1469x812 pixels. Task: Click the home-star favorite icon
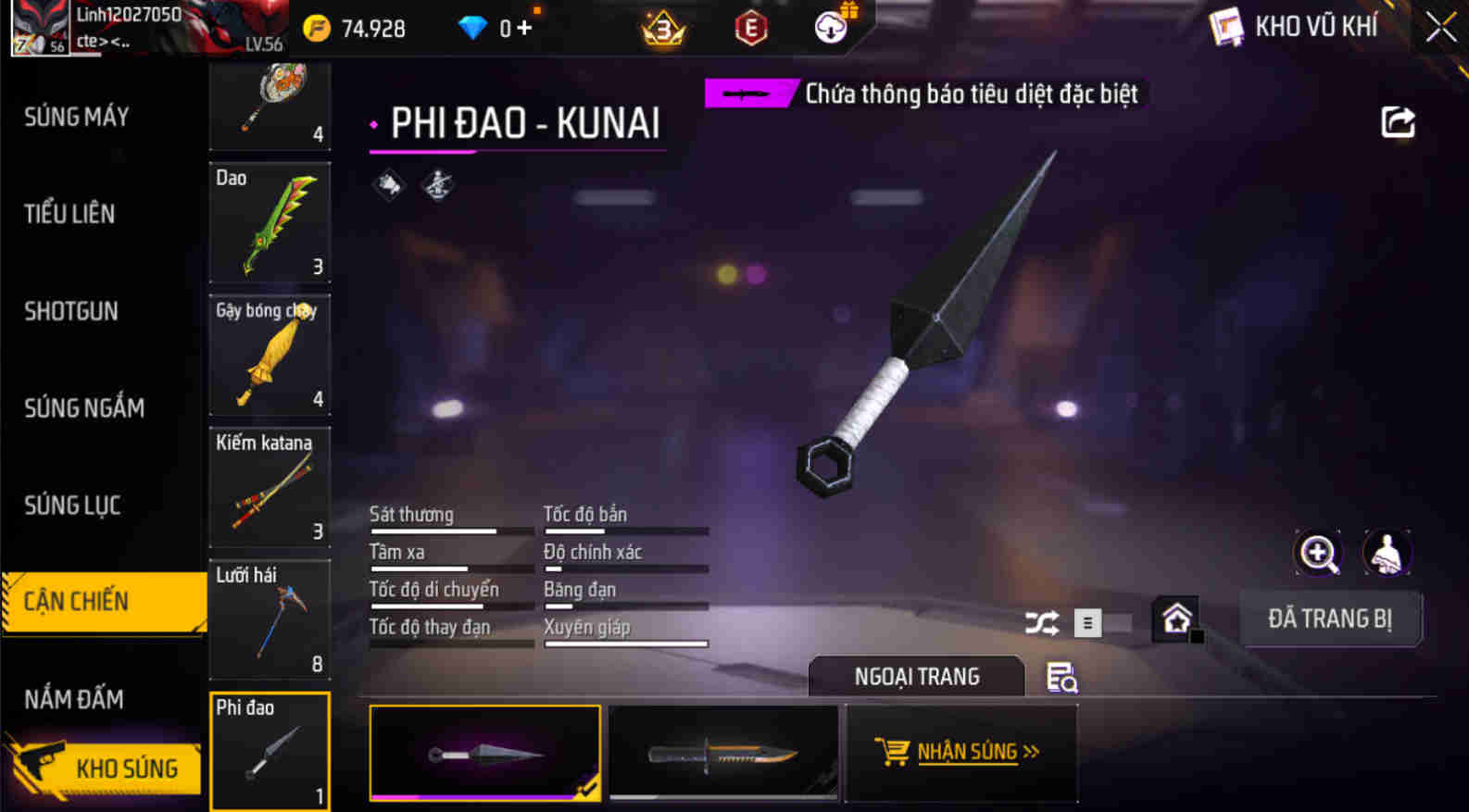point(1177,618)
